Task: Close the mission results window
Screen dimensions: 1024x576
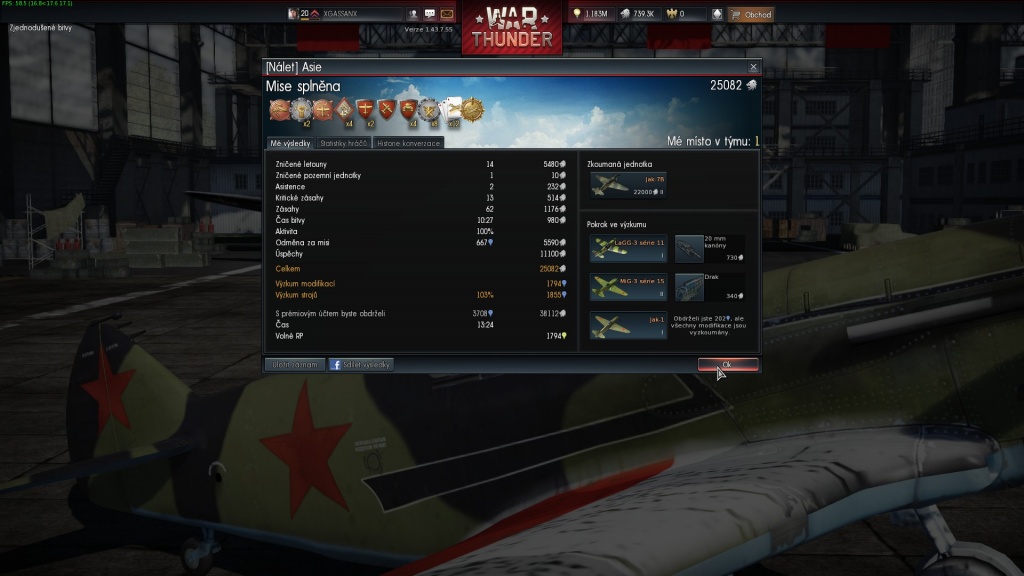Action: 753,67
